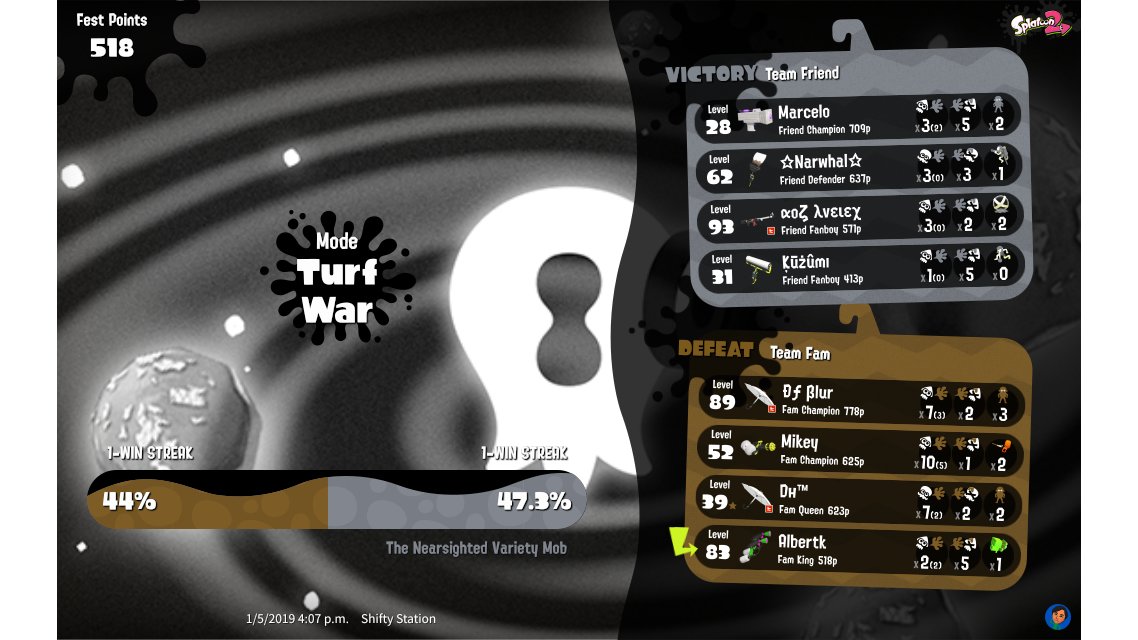Select Marcelo's player row

tap(858, 117)
